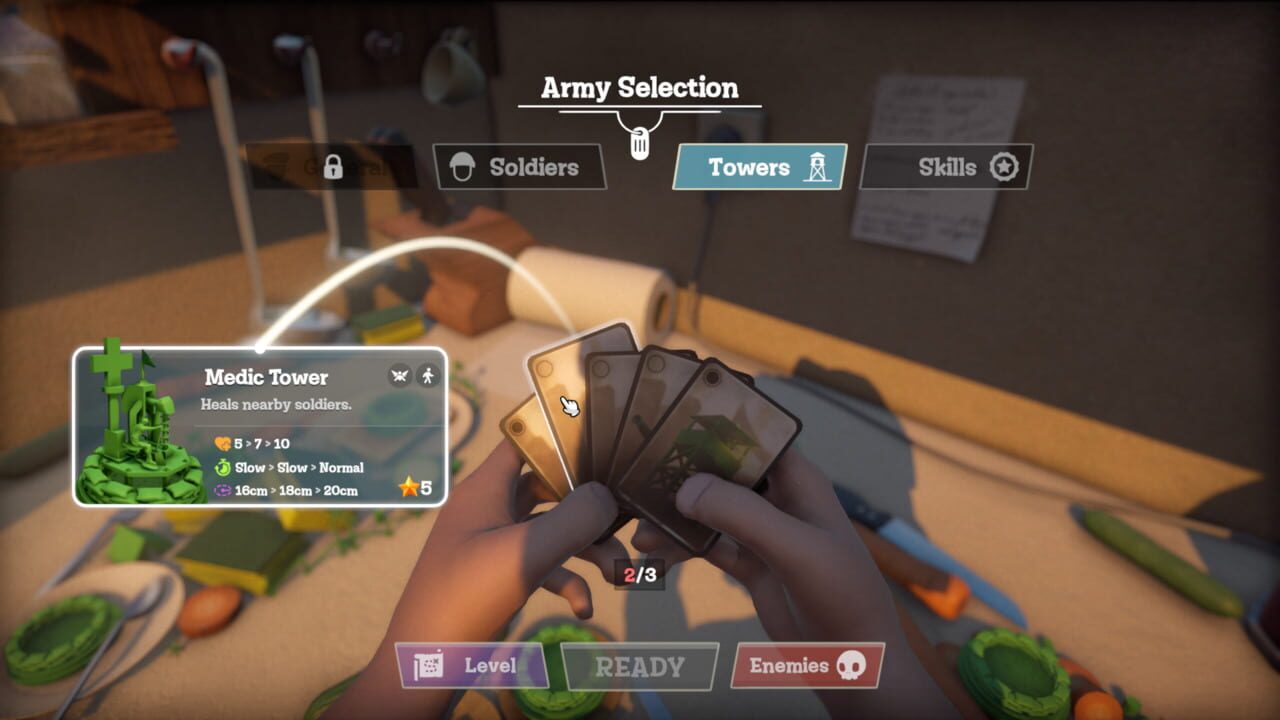Open the Enemies panel
The image size is (1280, 720).
pos(805,663)
